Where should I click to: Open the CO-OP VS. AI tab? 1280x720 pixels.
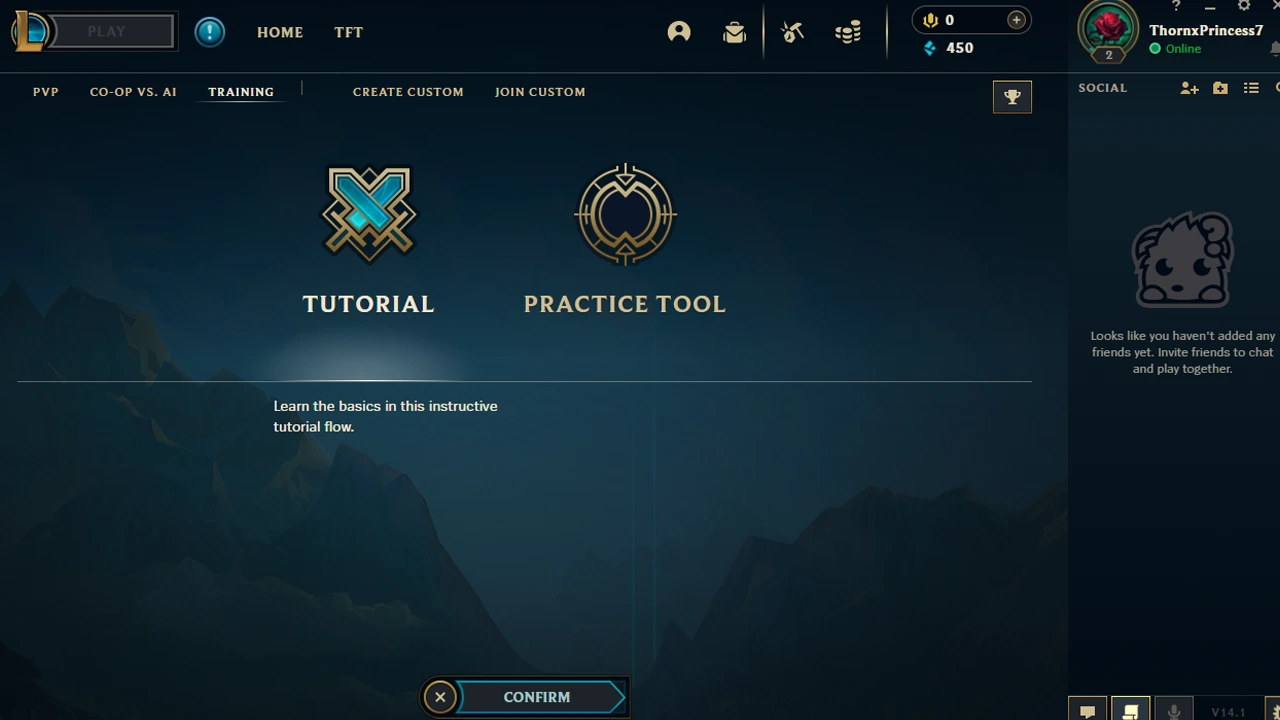133,91
